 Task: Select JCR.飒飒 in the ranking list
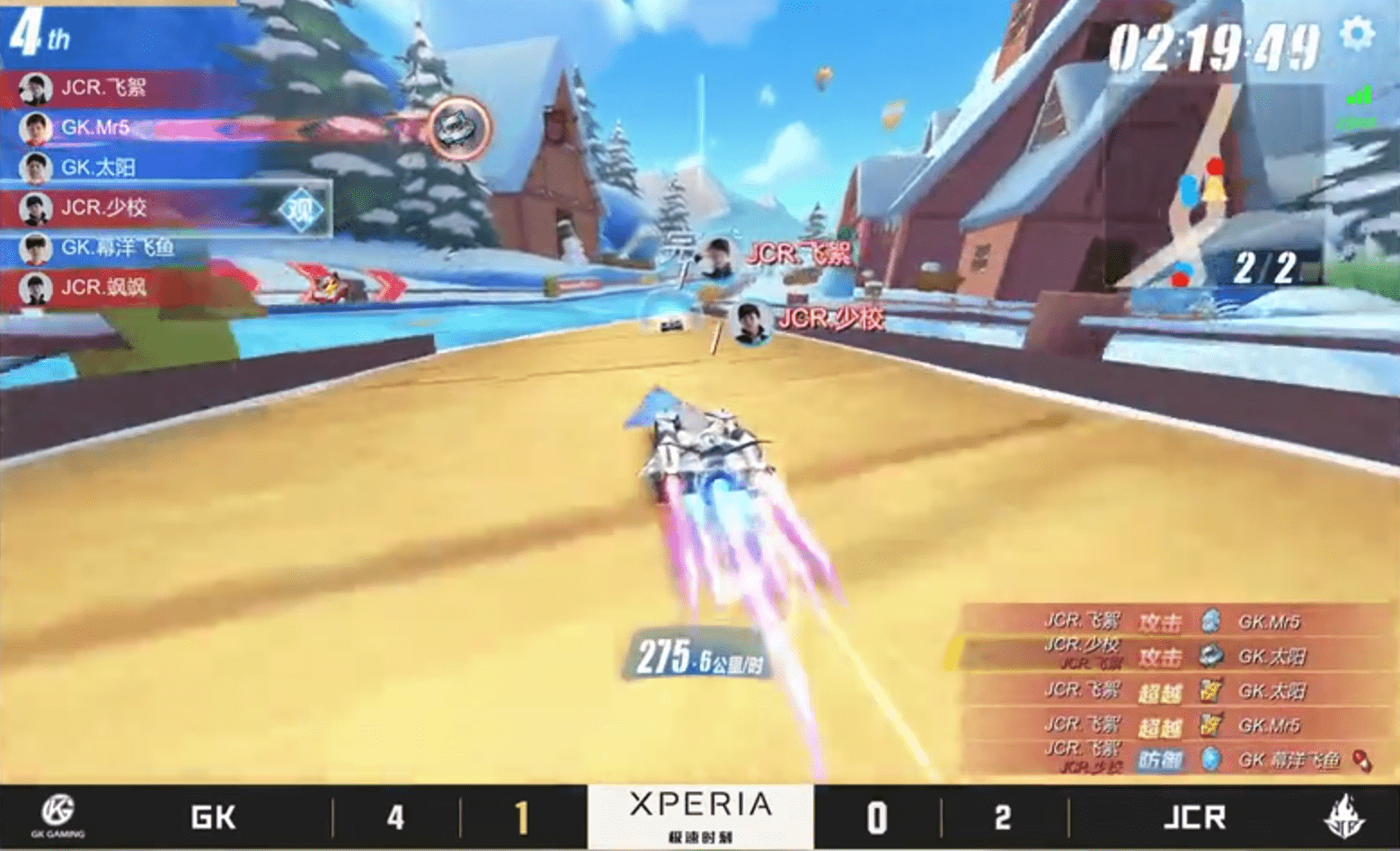coord(103,288)
